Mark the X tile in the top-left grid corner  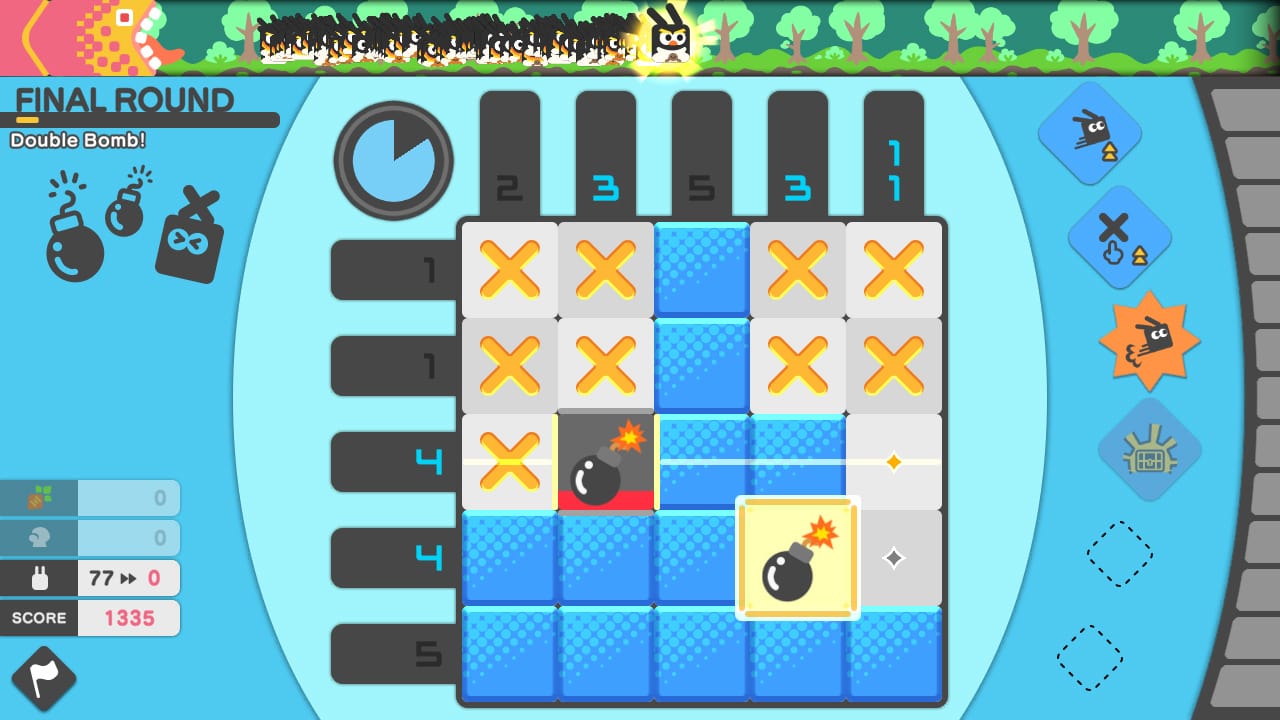coord(509,270)
